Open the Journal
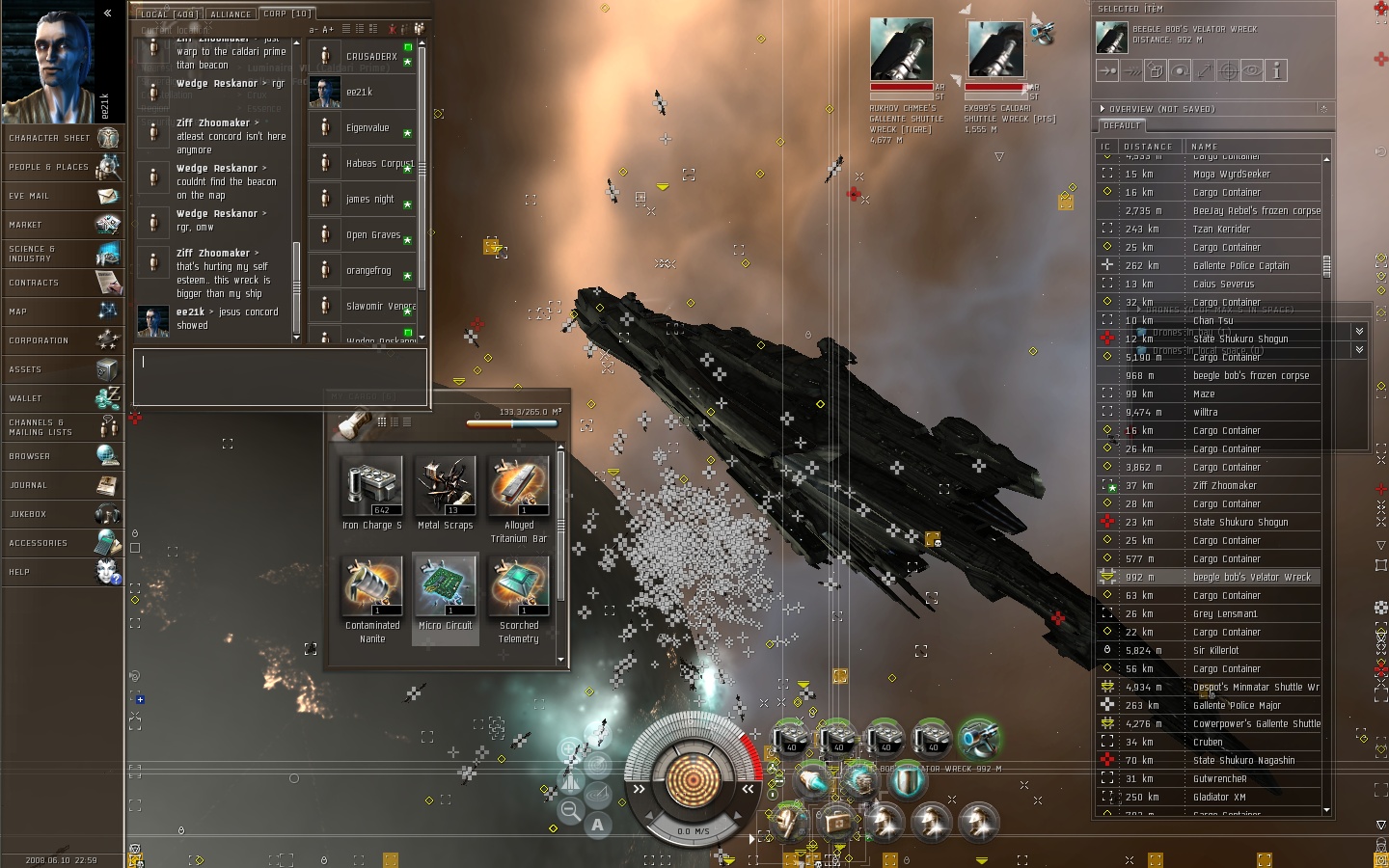 point(62,485)
